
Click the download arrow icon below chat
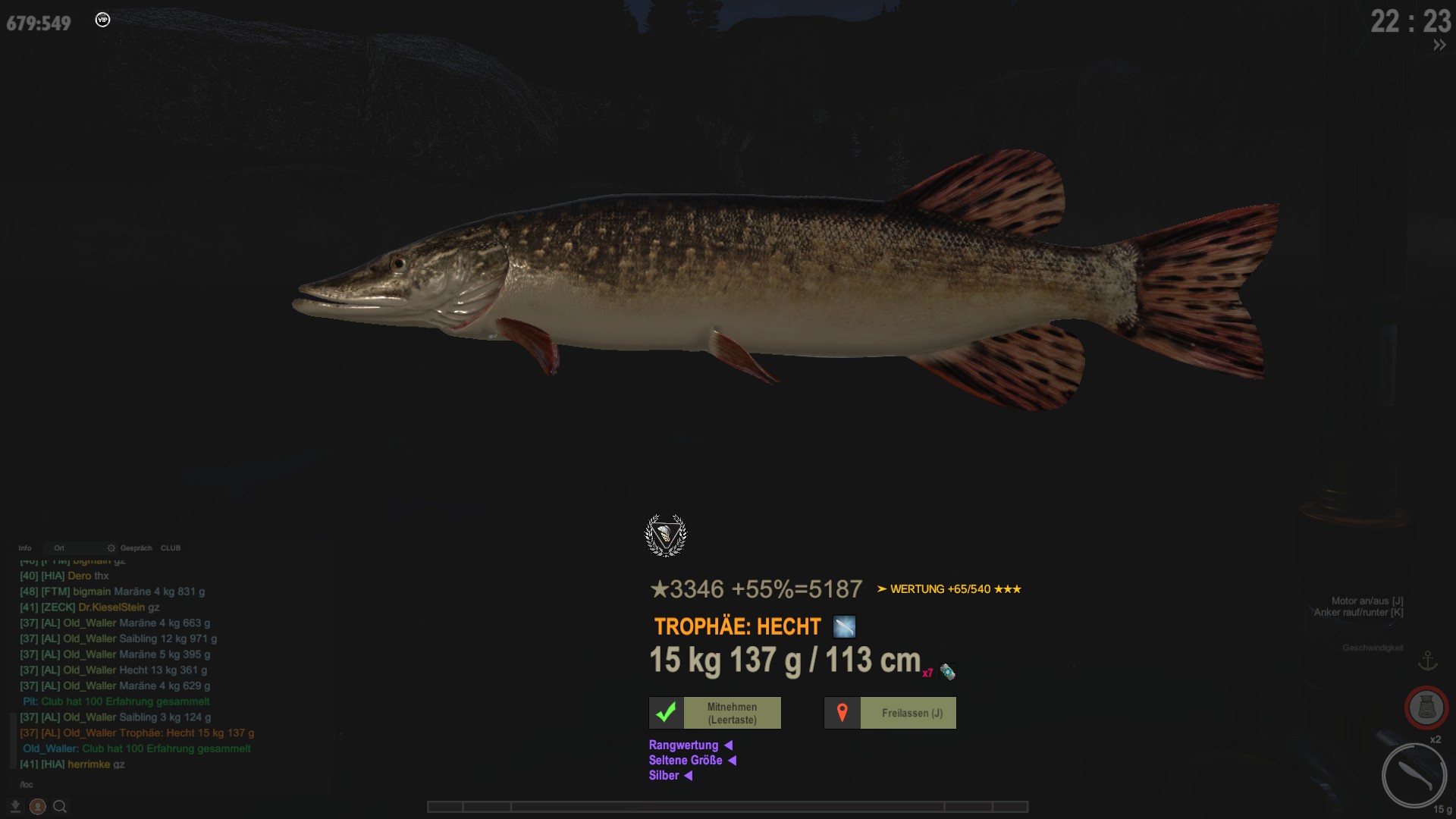[x=15, y=806]
